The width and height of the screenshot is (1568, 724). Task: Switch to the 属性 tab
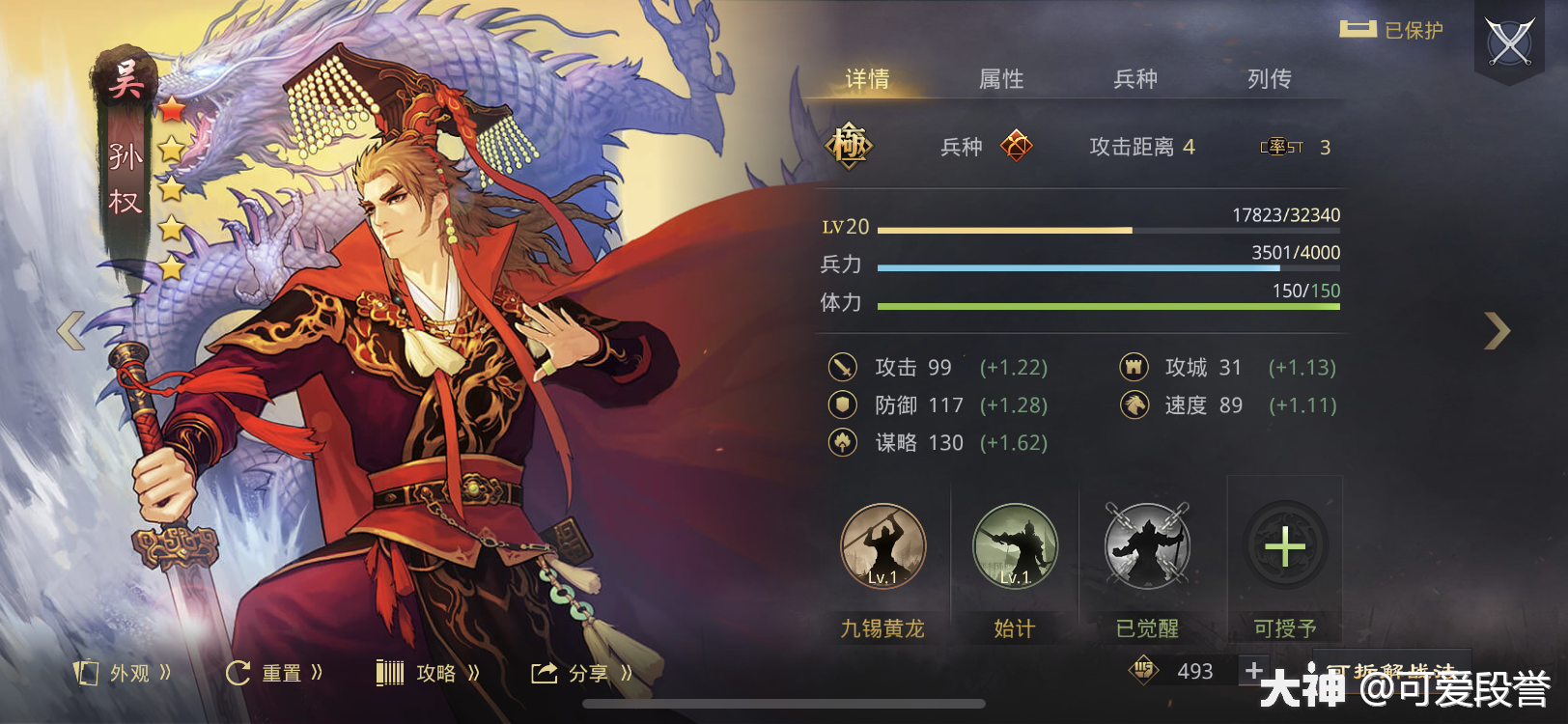(1001, 79)
